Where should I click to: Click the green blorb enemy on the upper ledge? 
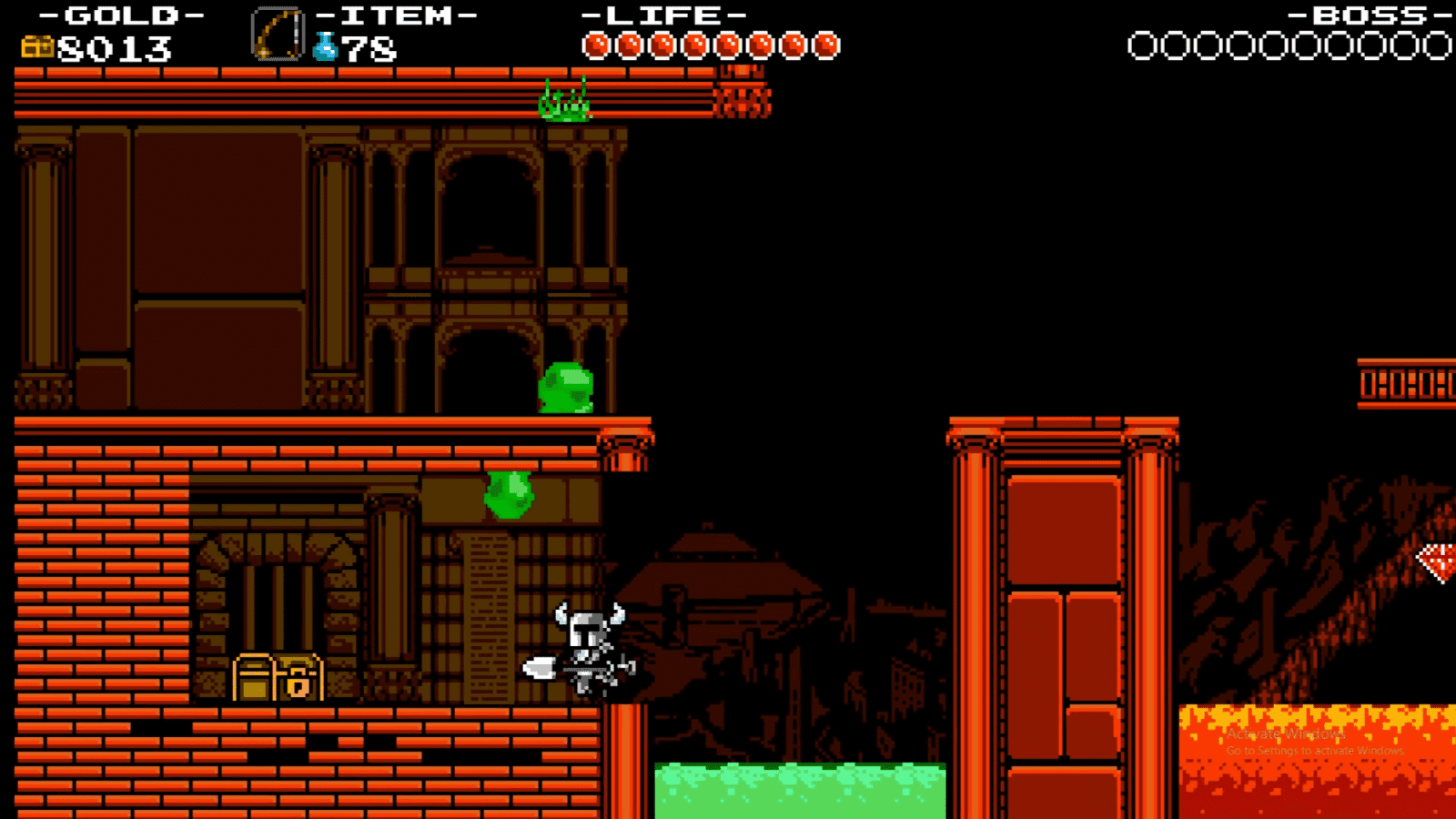[x=566, y=389]
